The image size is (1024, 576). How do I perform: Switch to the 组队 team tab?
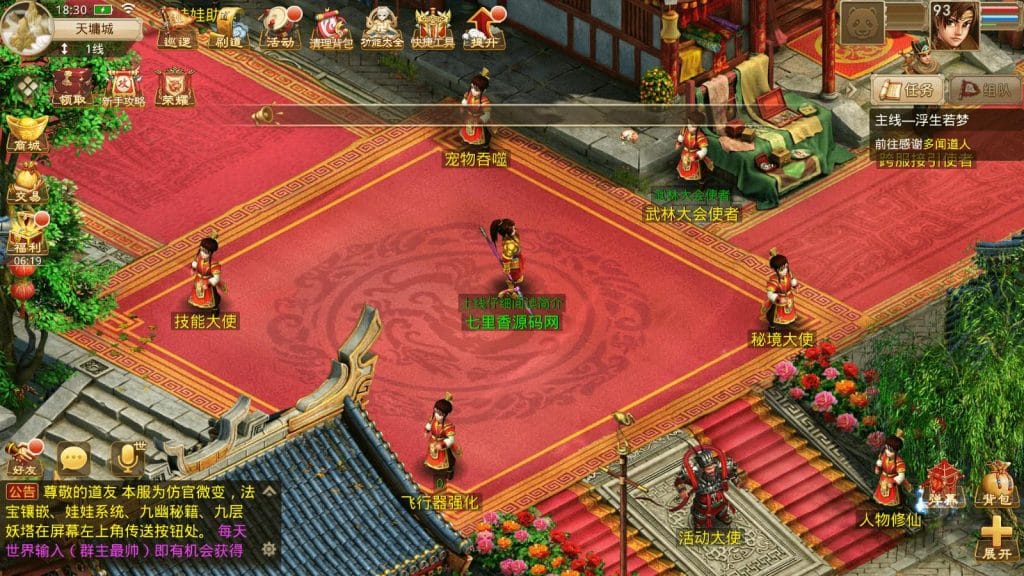coord(984,89)
